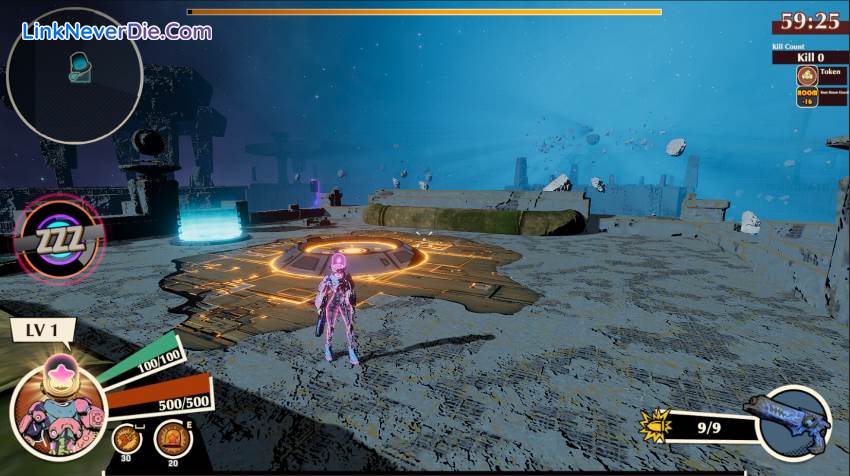
Task: Open the Token icon
Action: [x=807, y=75]
